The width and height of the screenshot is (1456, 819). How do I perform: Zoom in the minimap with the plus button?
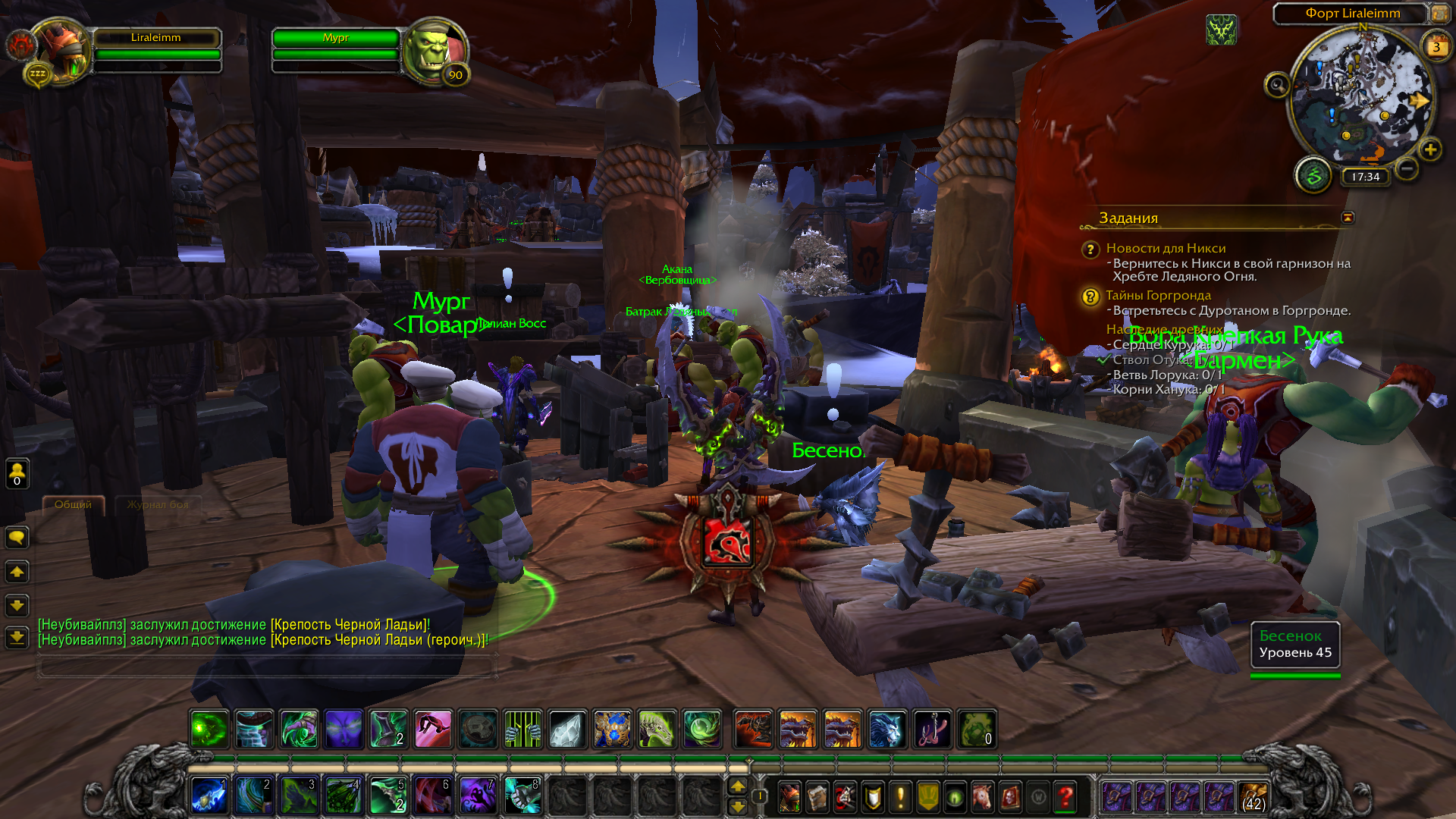[1430, 150]
